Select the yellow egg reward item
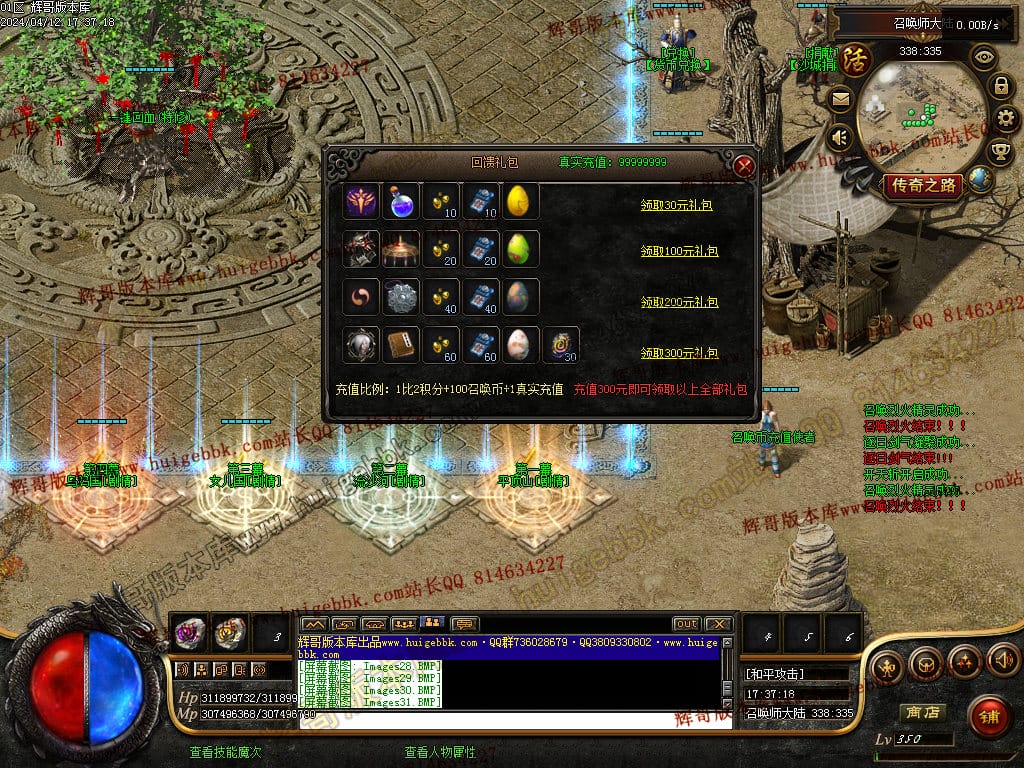This screenshot has height=768, width=1024. coord(519,201)
